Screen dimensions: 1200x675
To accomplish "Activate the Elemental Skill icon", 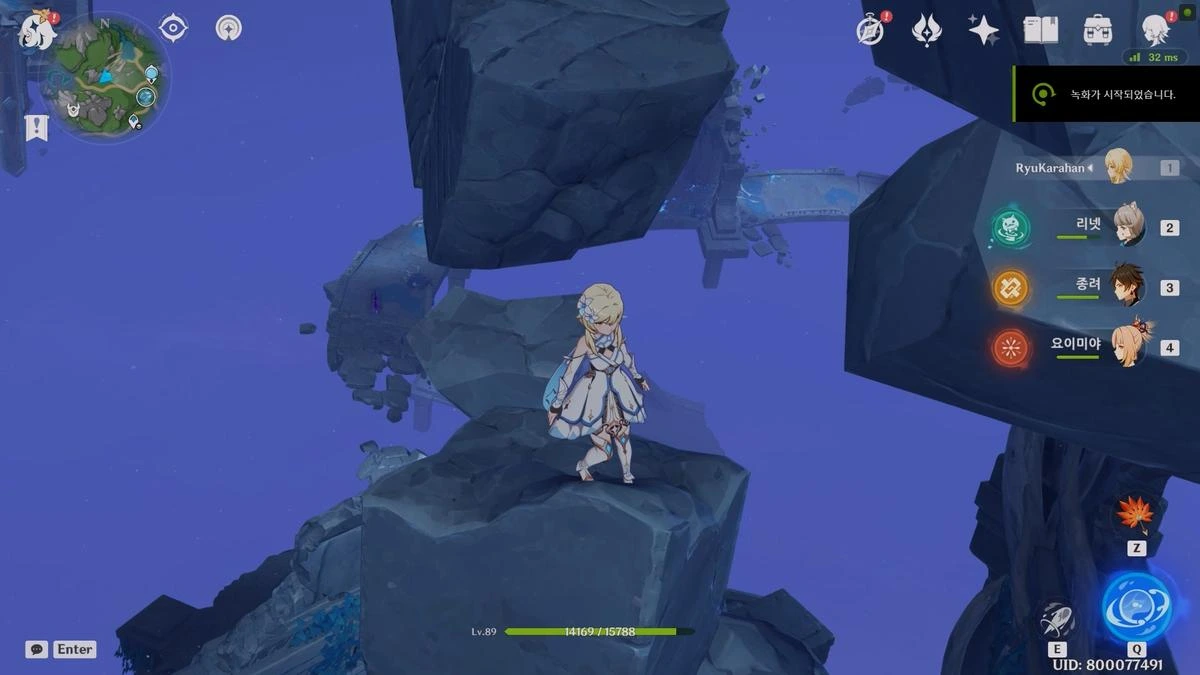I will click(x=1057, y=619).
